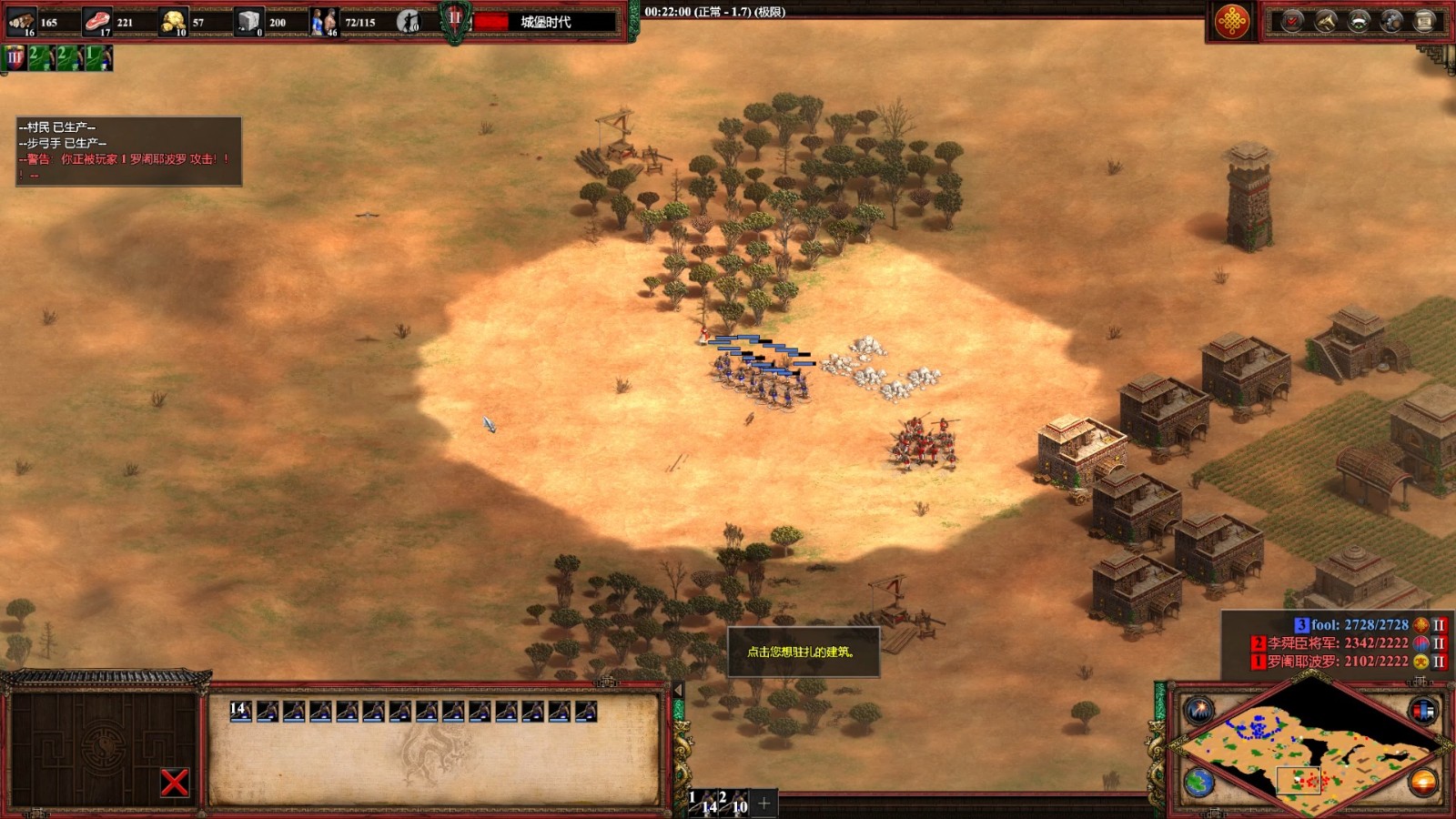Add a new control group with the plus button
The height and width of the screenshot is (819, 1456).
point(764,803)
